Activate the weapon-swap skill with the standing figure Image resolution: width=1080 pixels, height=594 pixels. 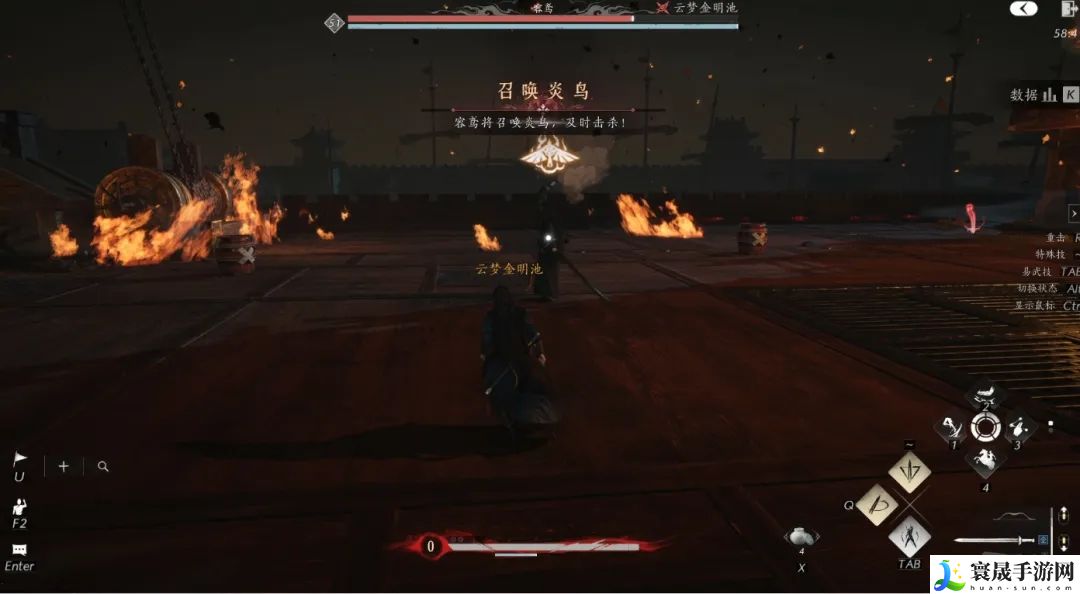click(x=909, y=538)
